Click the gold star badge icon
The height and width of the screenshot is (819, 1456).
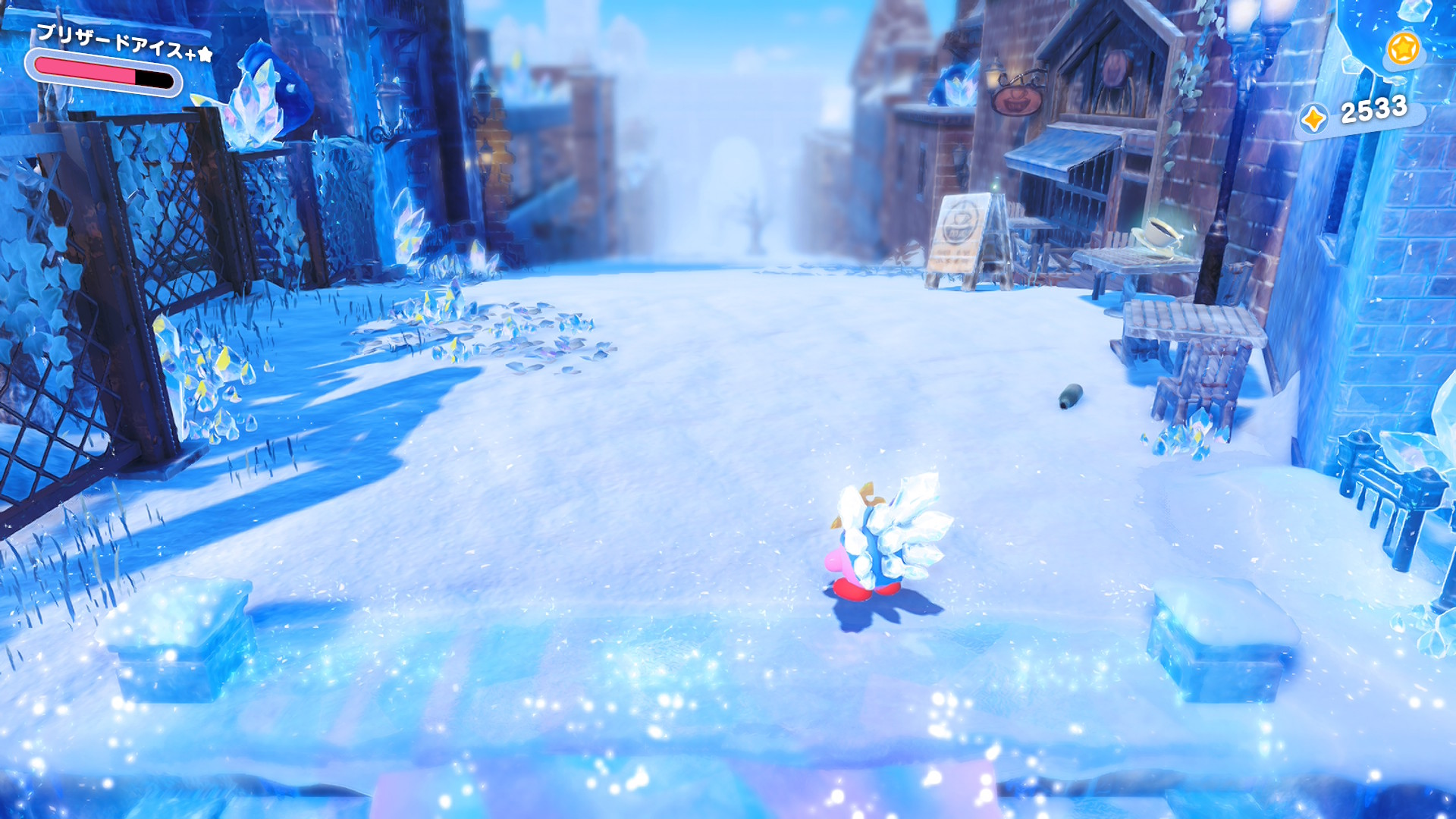pyautogui.click(x=1402, y=49)
